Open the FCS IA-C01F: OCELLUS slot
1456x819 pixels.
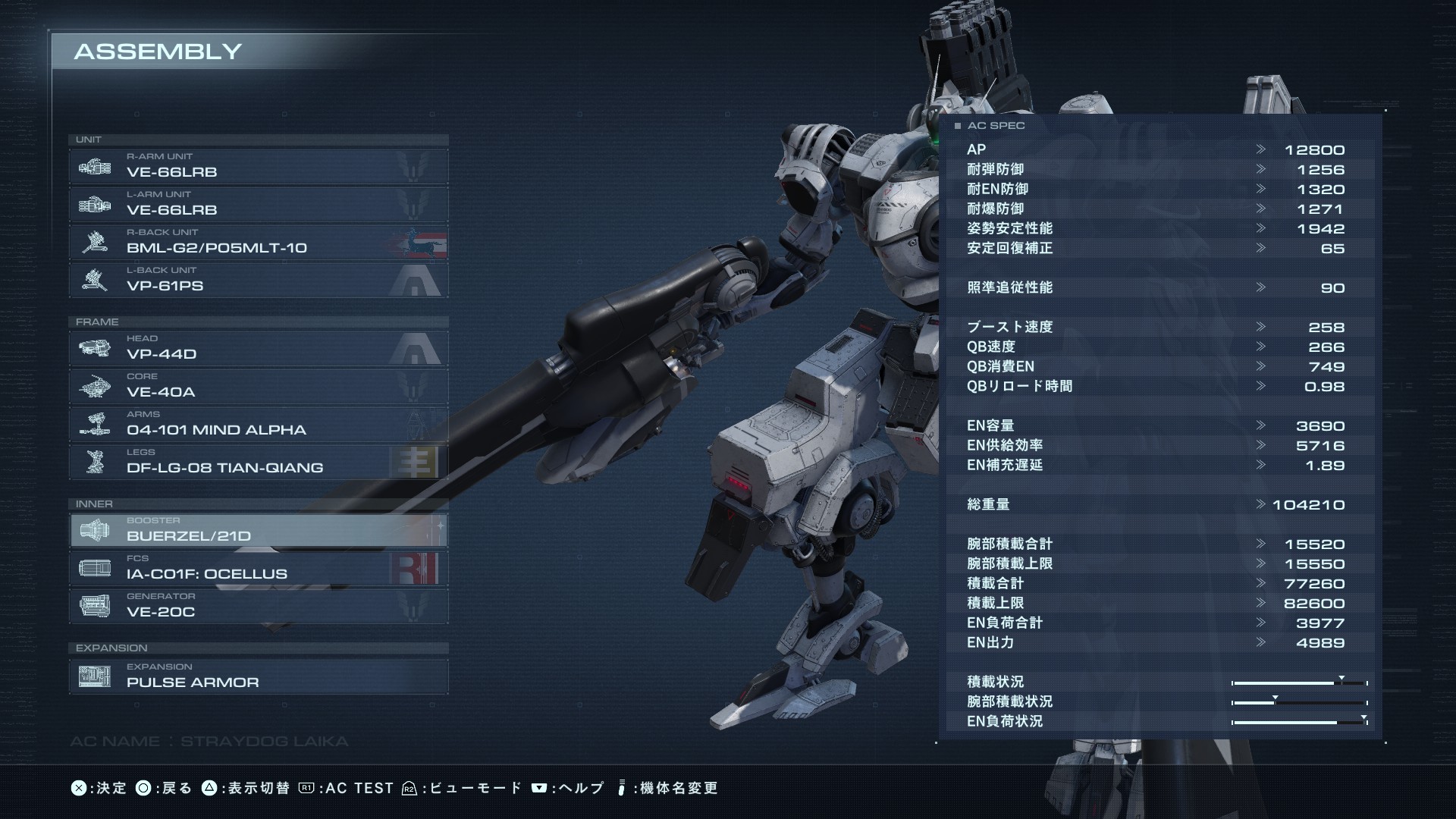point(258,569)
